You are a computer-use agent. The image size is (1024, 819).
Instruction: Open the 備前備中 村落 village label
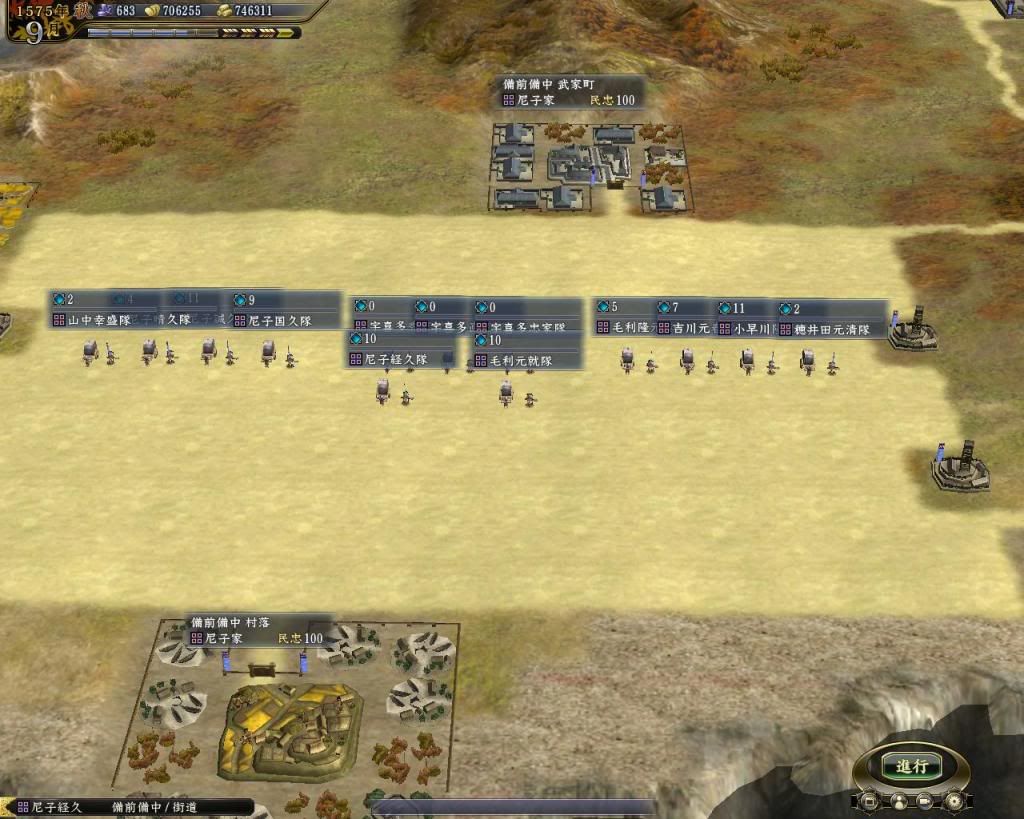(257, 630)
